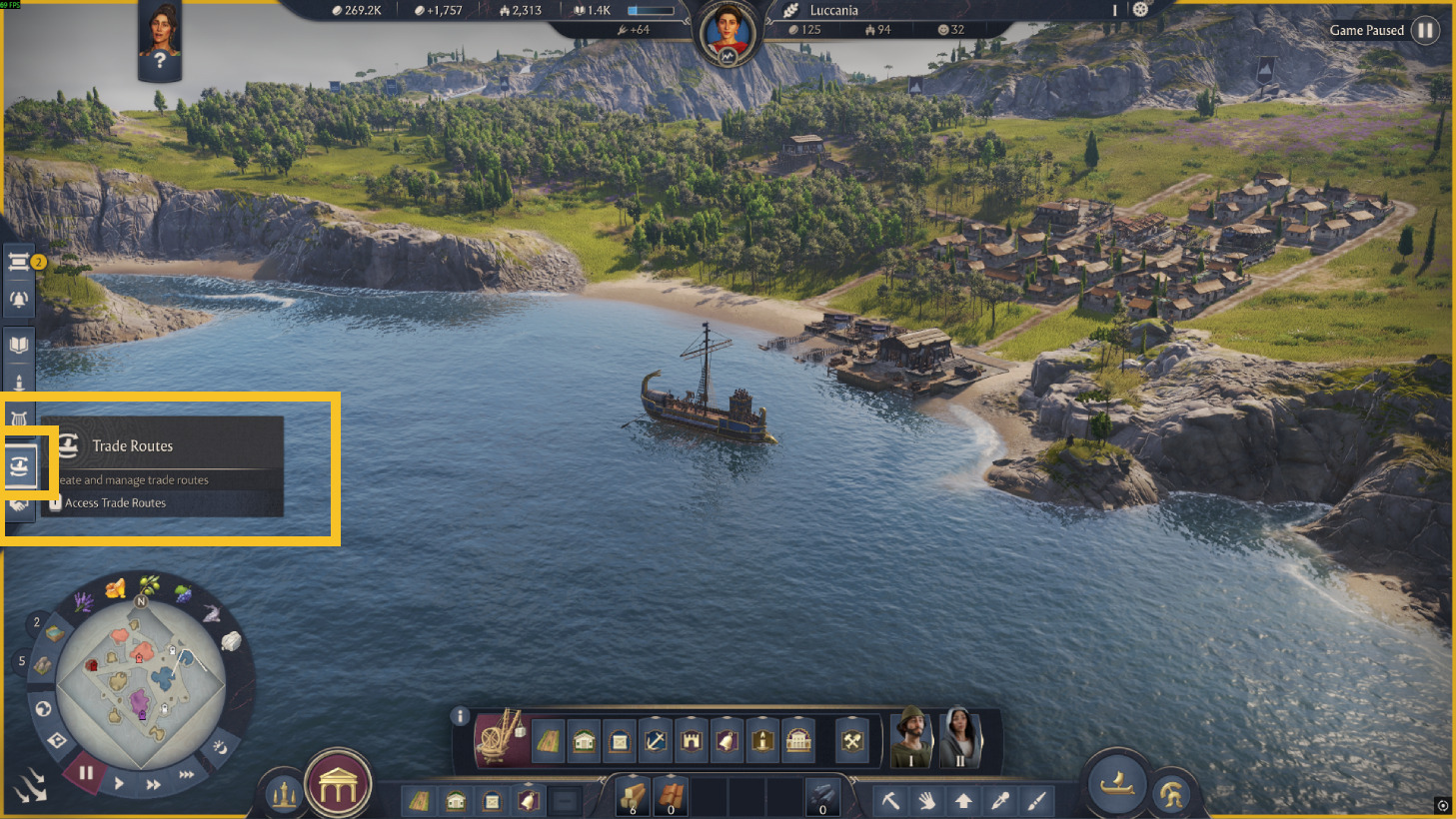Set game speed to triple fast-forward

coord(187,774)
